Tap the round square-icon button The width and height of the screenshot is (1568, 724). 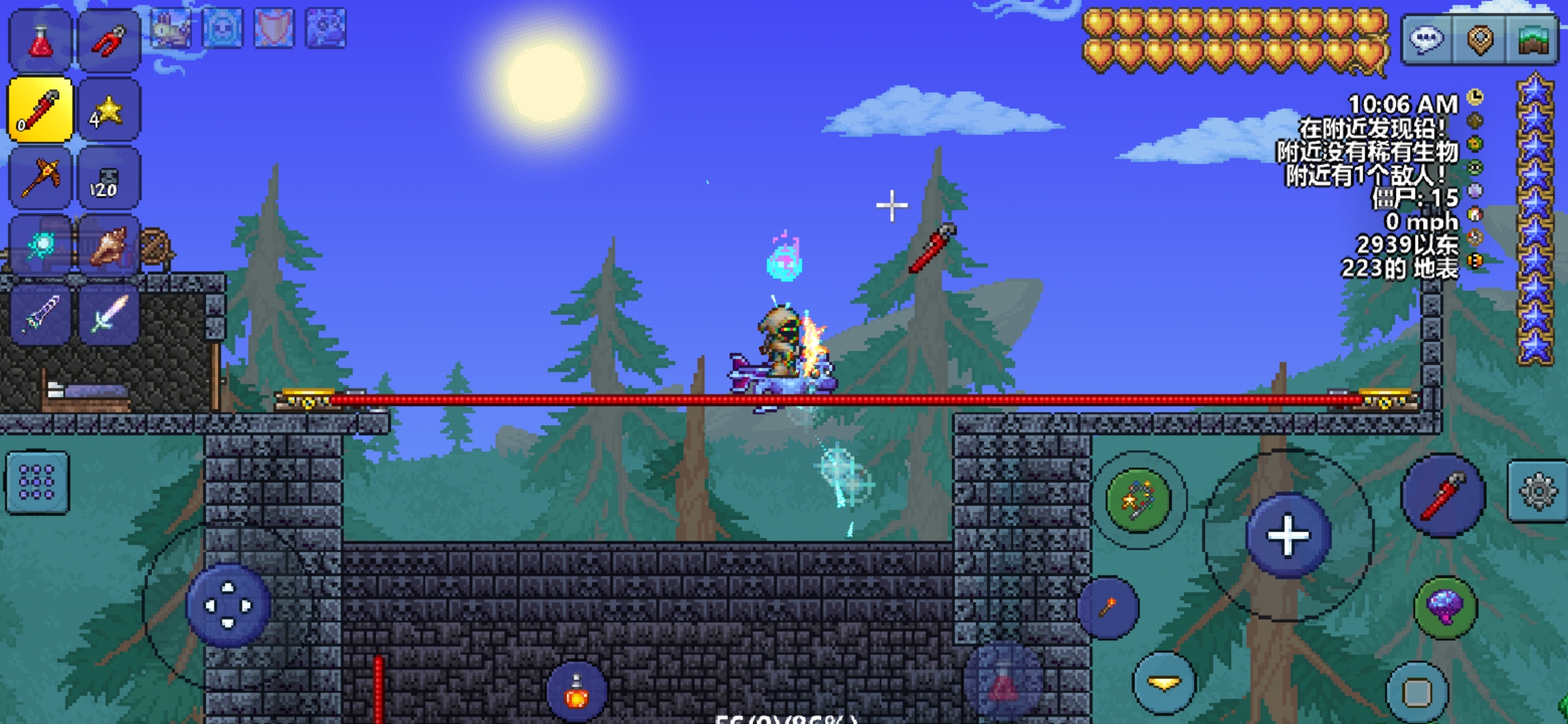tap(1417, 692)
